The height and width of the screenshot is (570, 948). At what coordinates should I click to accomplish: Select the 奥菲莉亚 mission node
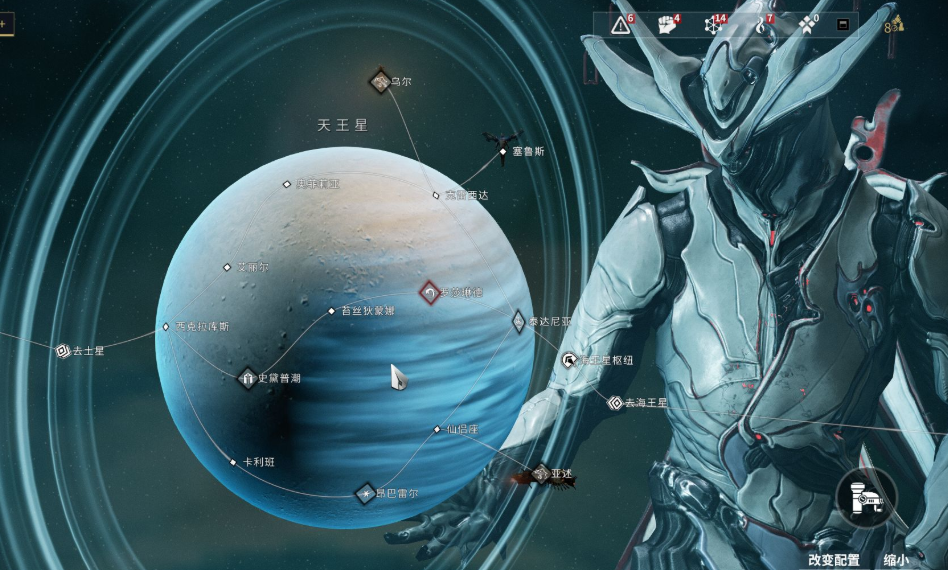click(x=287, y=184)
